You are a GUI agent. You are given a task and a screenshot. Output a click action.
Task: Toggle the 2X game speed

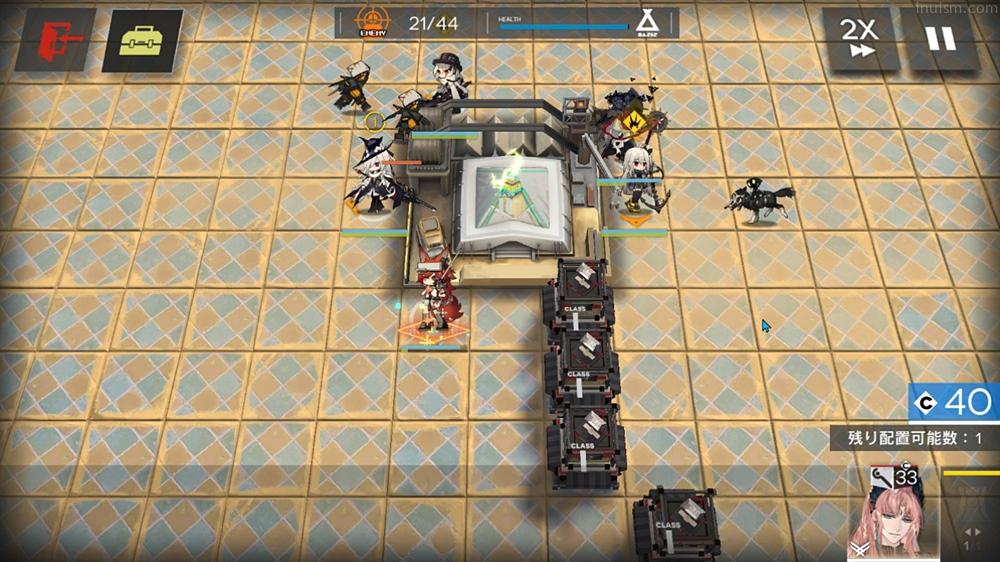860,39
